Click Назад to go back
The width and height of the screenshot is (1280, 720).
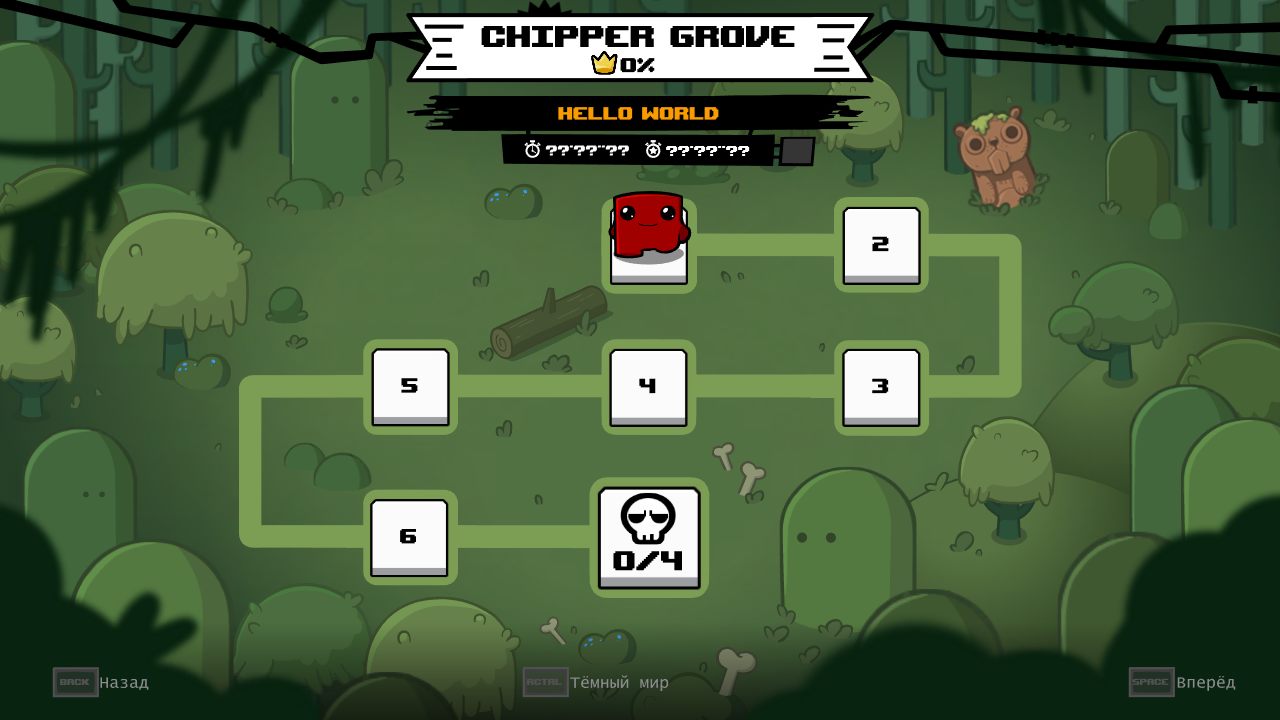click(123, 682)
